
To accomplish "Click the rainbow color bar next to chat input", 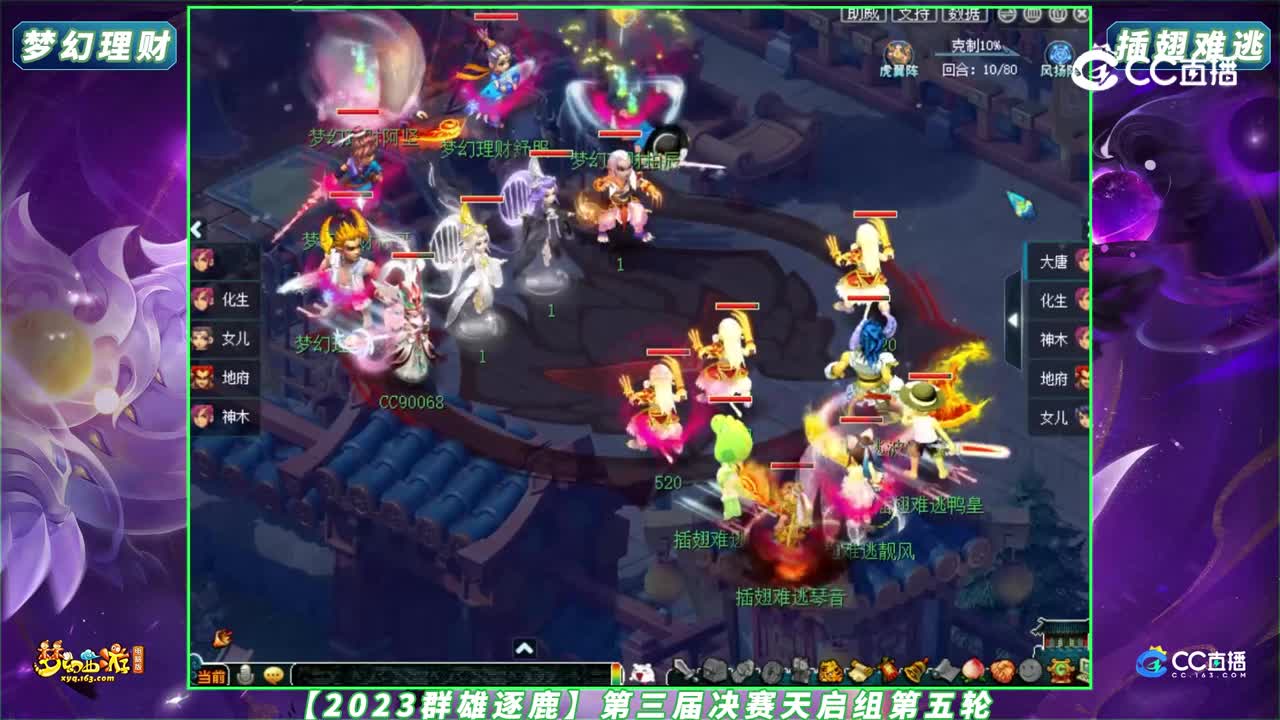I will pyautogui.click(x=617, y=672).
